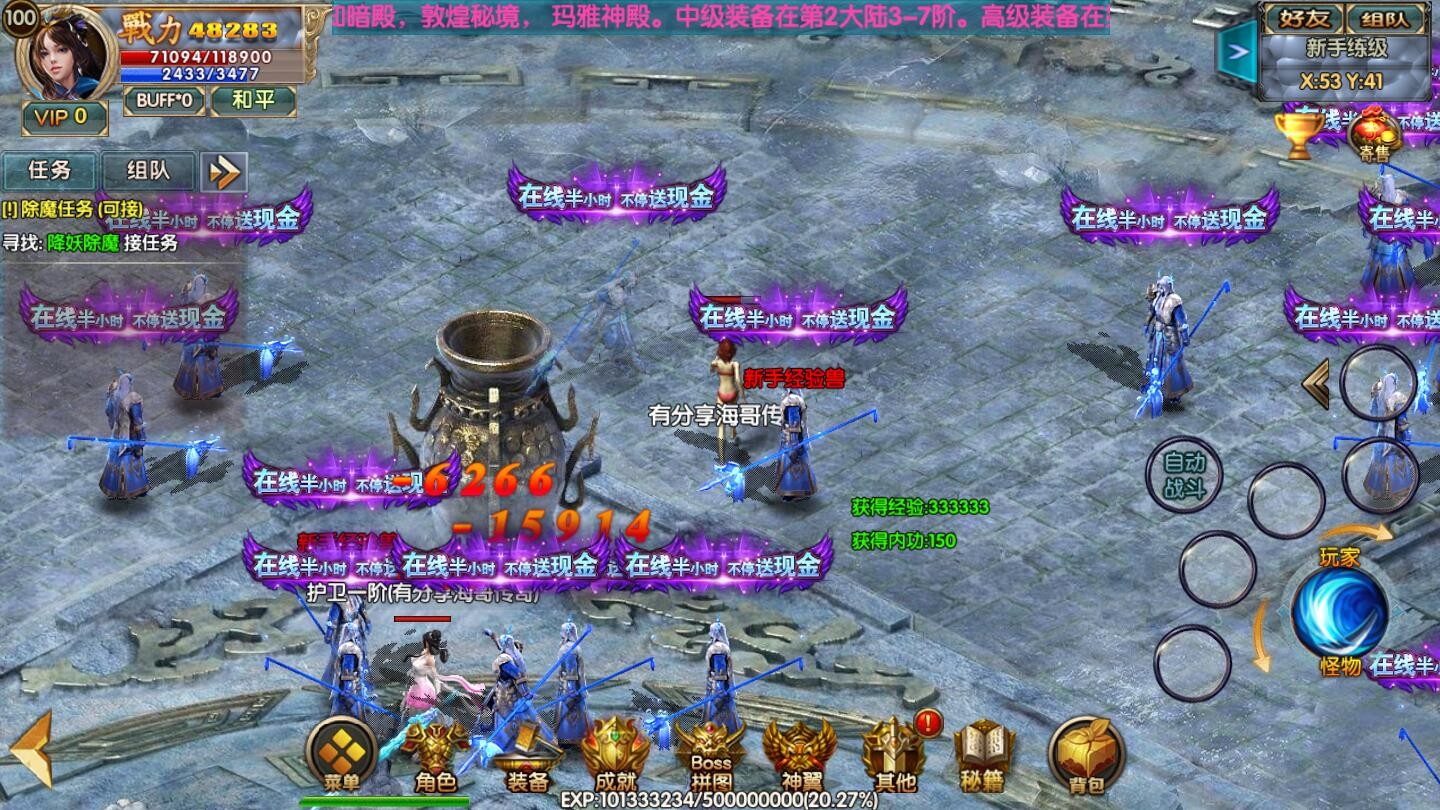Show the 成就 achievements screen
The image size is (1440, 810).
(615, 754)
